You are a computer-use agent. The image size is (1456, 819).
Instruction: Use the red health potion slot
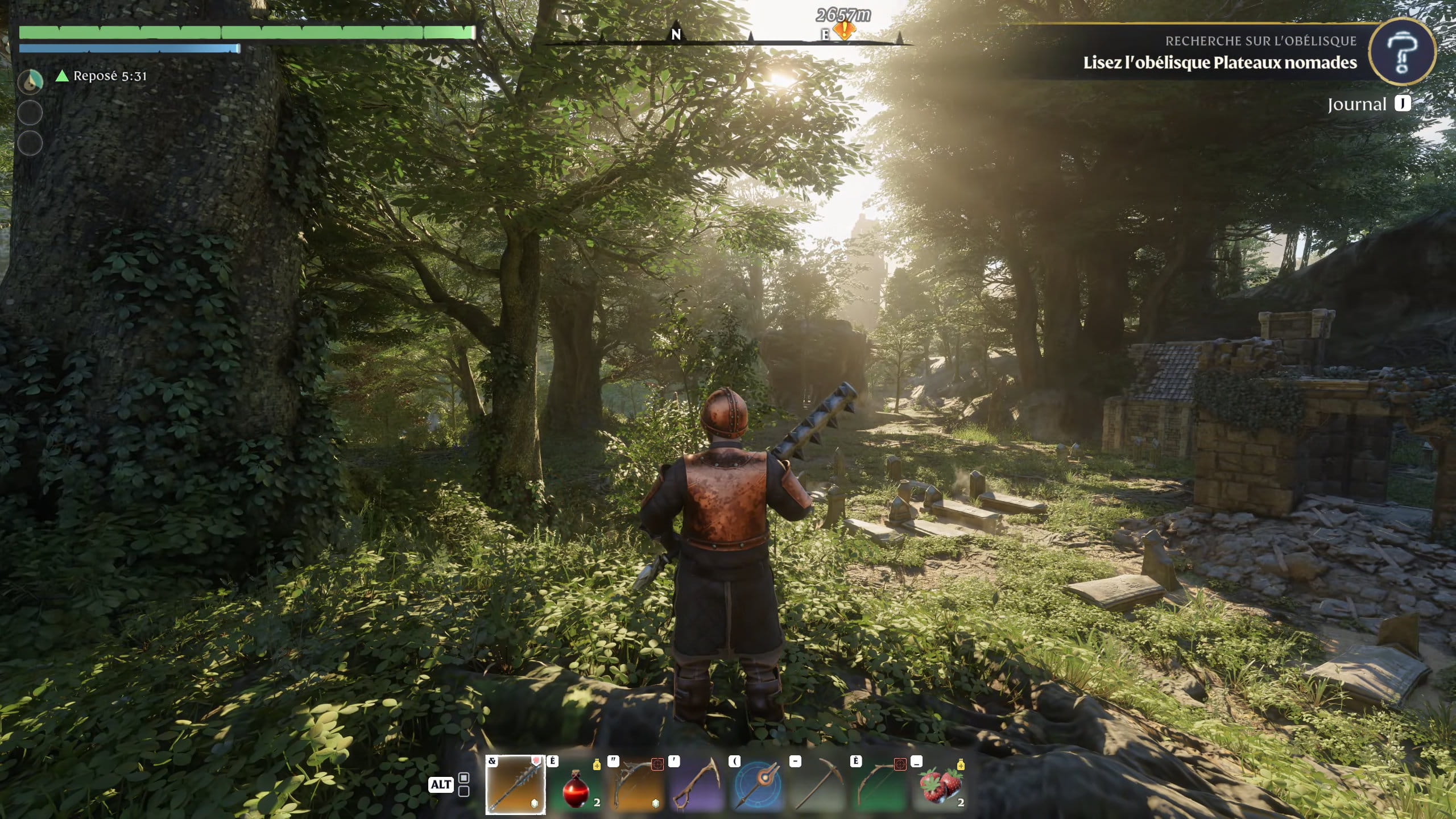click(x=576, y=786)
